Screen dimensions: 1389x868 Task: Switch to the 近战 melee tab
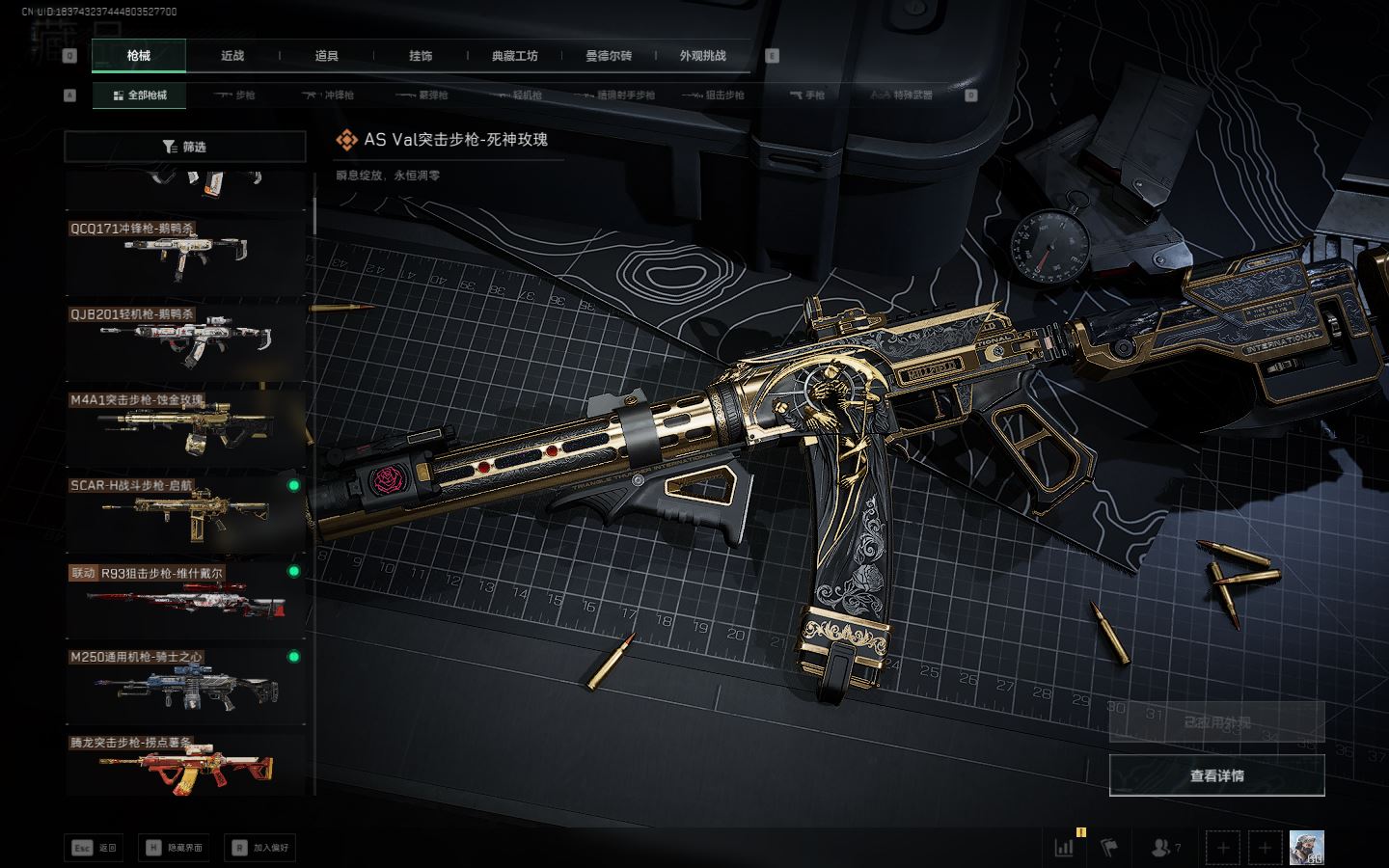[x=232, y=56]
